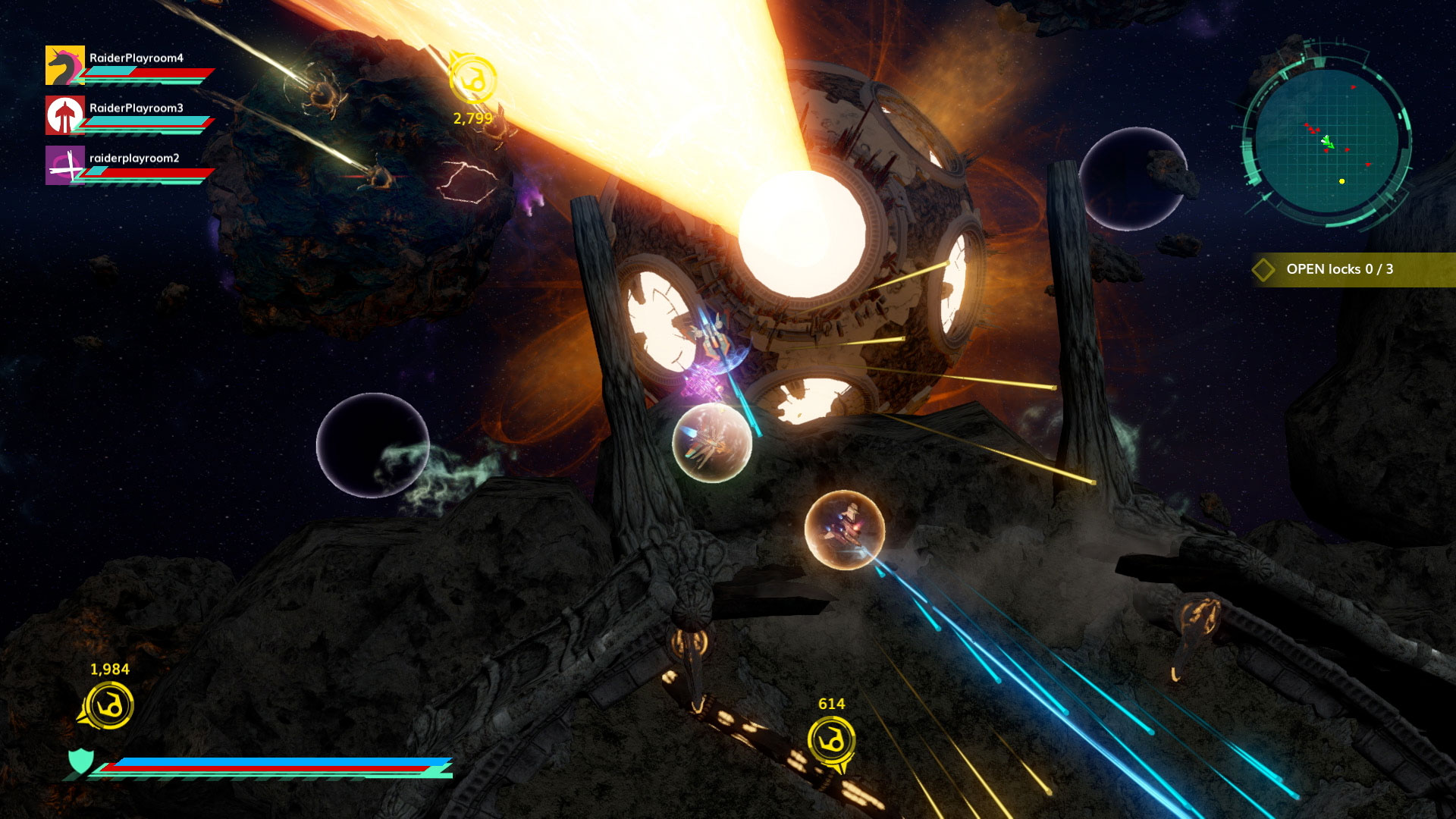Click the OPEN locks objective tracker
Image resolution: width=1456 pixels, height=819 pixels.
pos(1338,269)
